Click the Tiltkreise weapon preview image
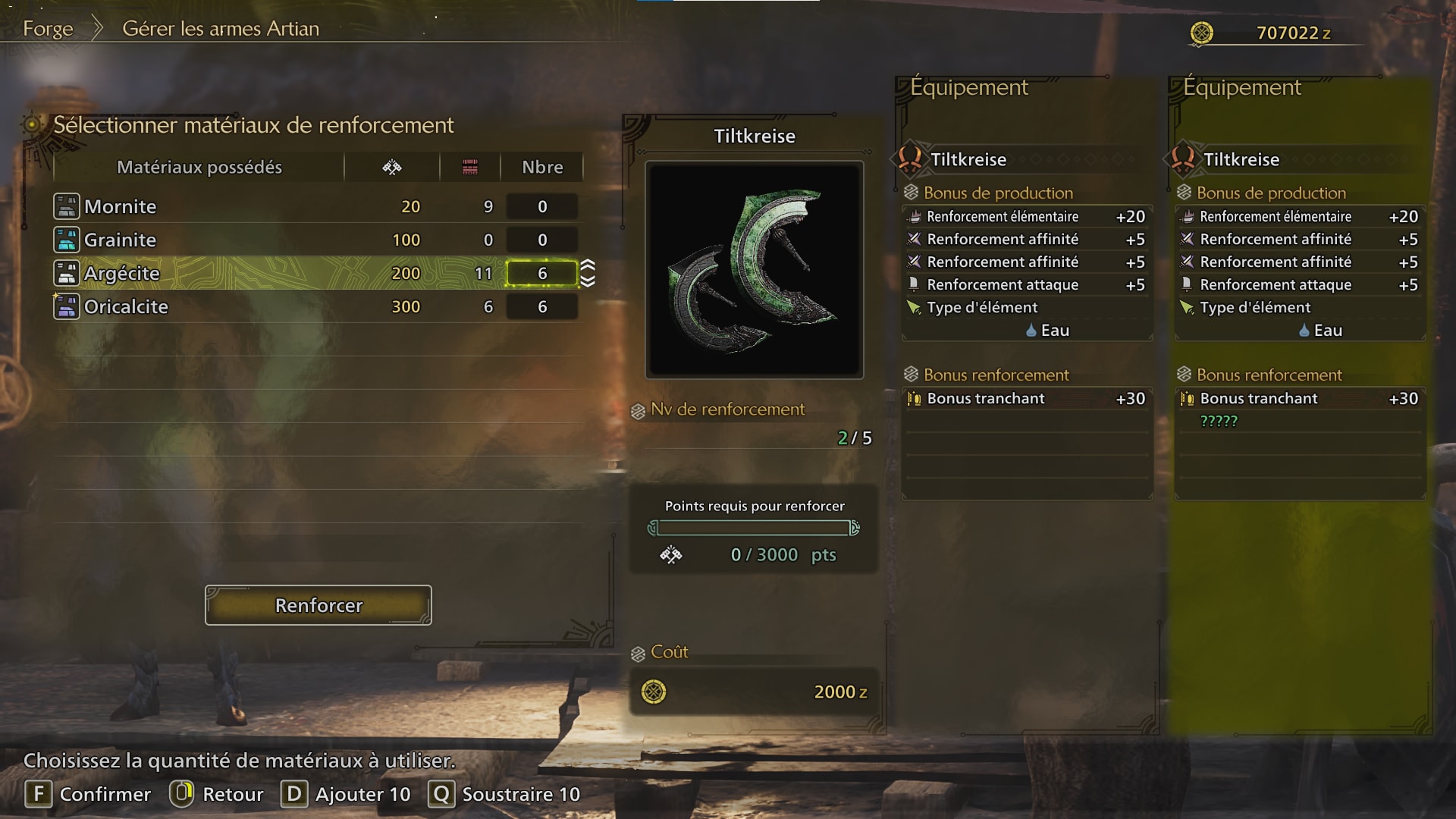Viewport: 1456px width, 819px height. tap(754, 269)
